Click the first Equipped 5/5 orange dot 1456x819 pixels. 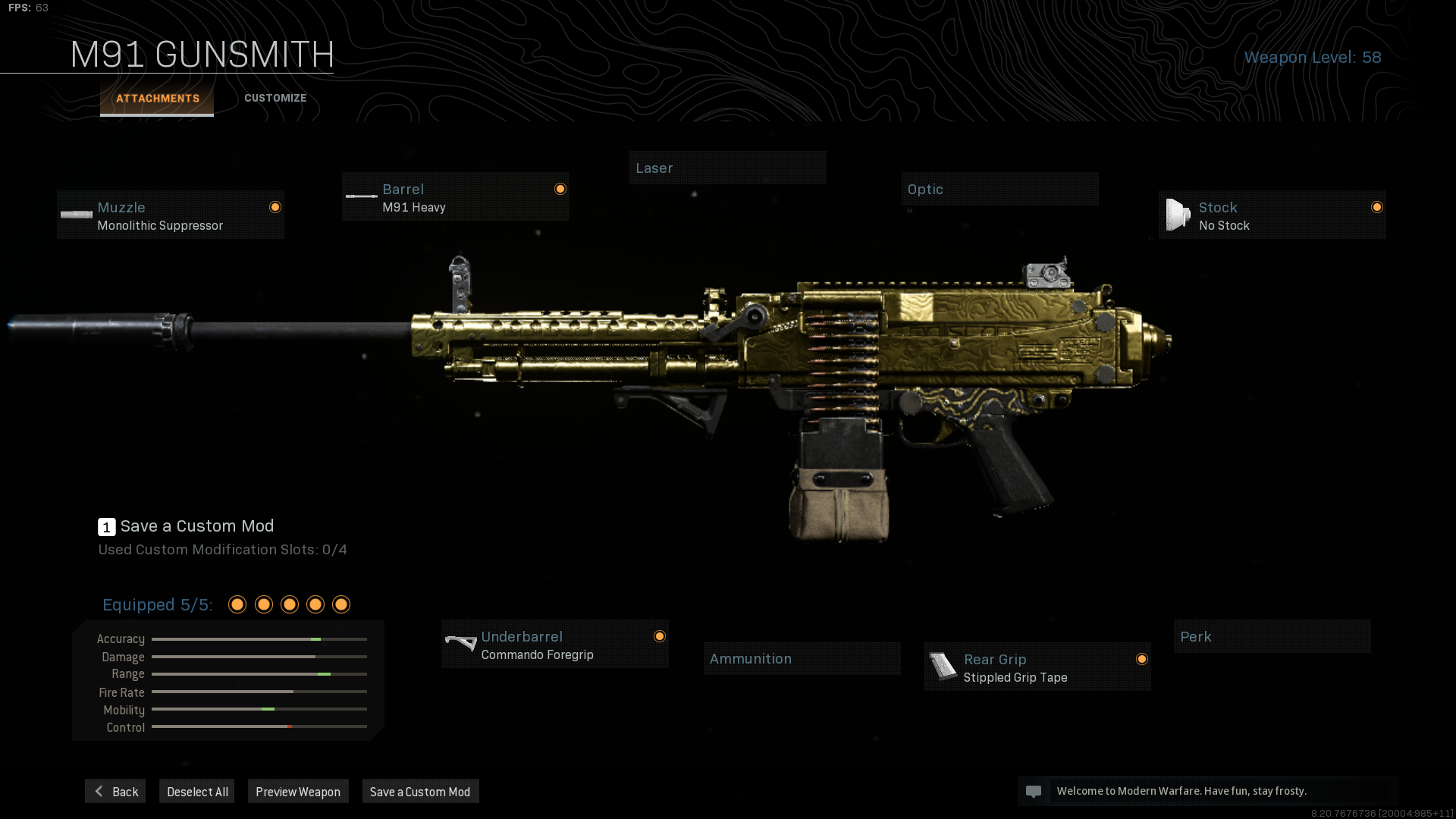[237, 604]
